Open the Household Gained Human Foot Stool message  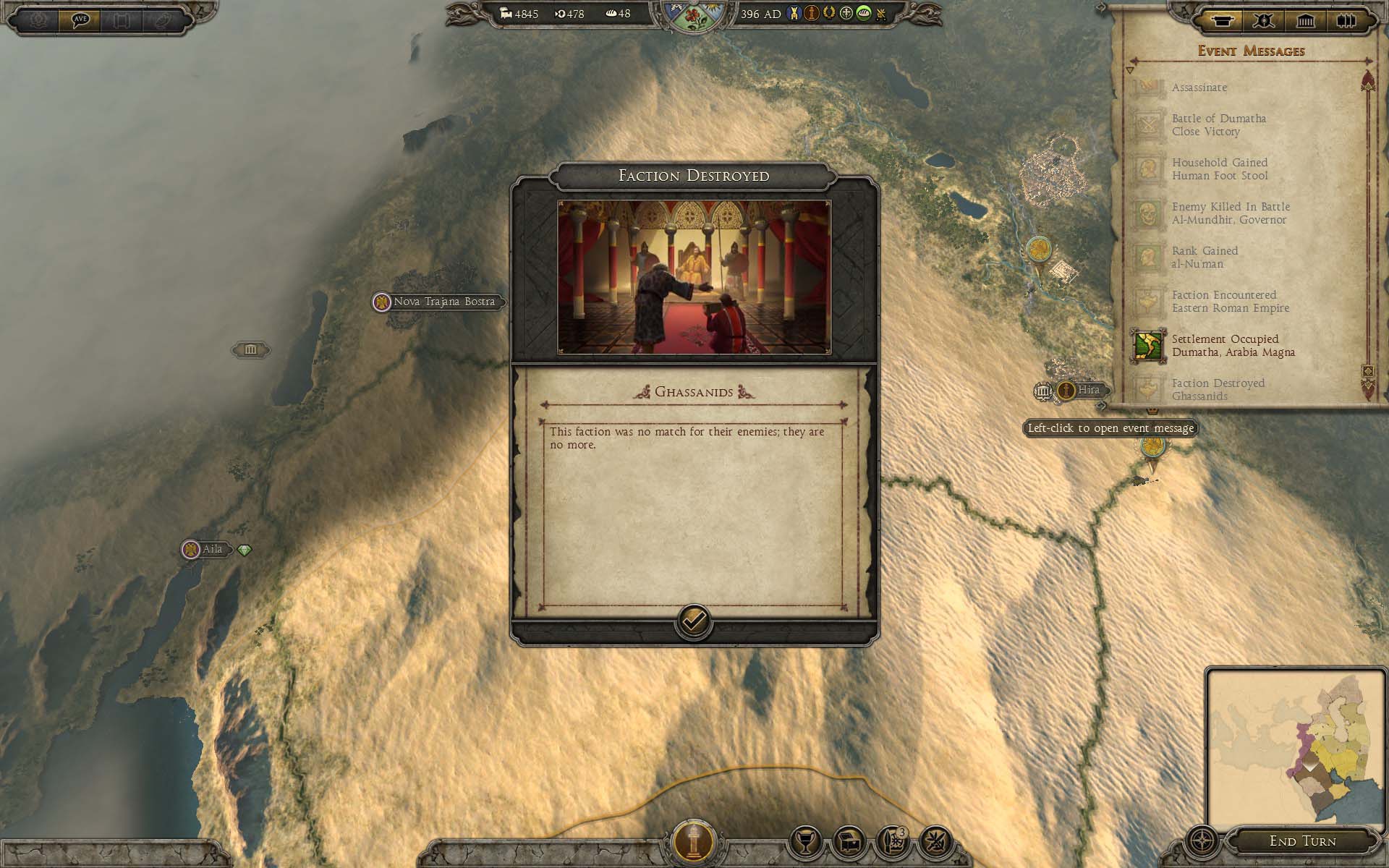1219,169
